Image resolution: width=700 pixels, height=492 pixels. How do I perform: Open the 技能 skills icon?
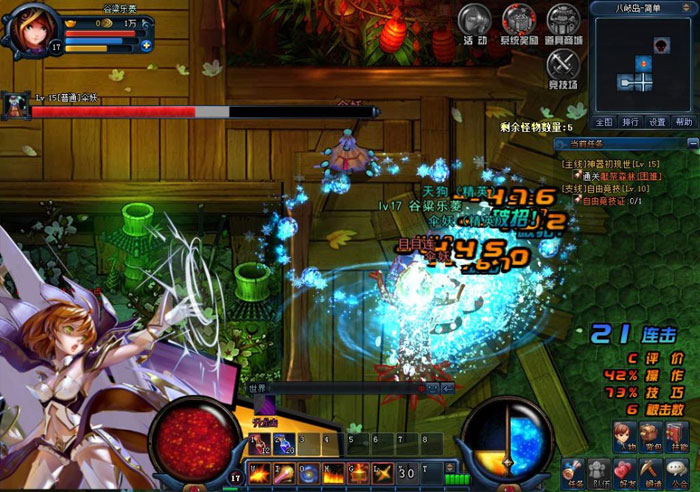tap(679, 435)
